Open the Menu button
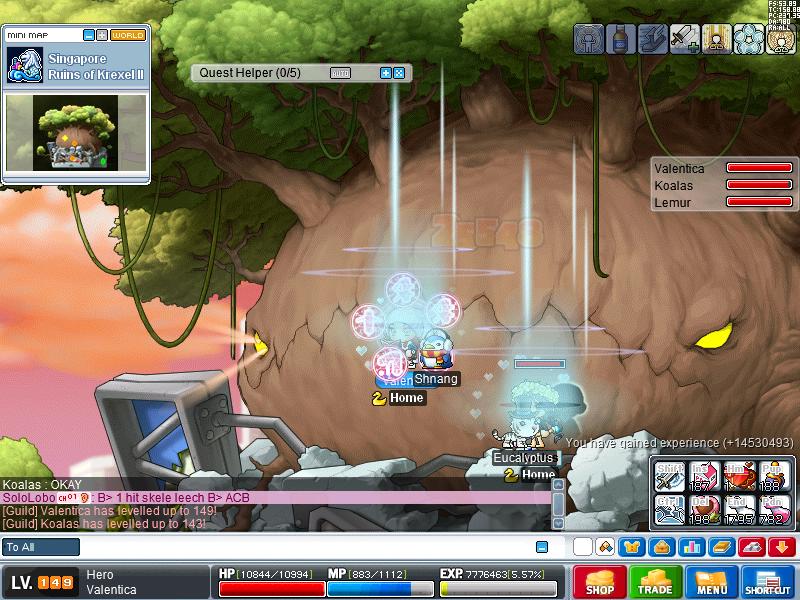This screenshot has width=800, height=600. point(712,582)
